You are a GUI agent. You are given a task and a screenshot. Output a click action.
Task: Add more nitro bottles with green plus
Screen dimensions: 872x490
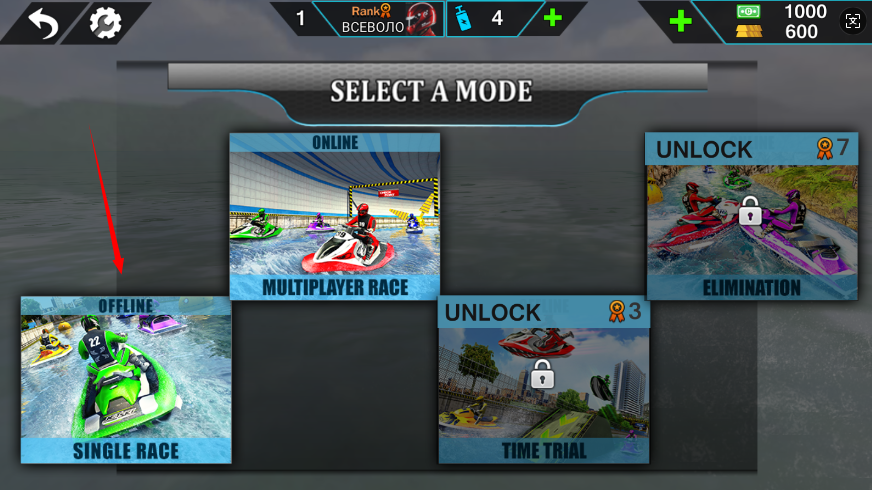pyautogui.click(x=552, y=18)
